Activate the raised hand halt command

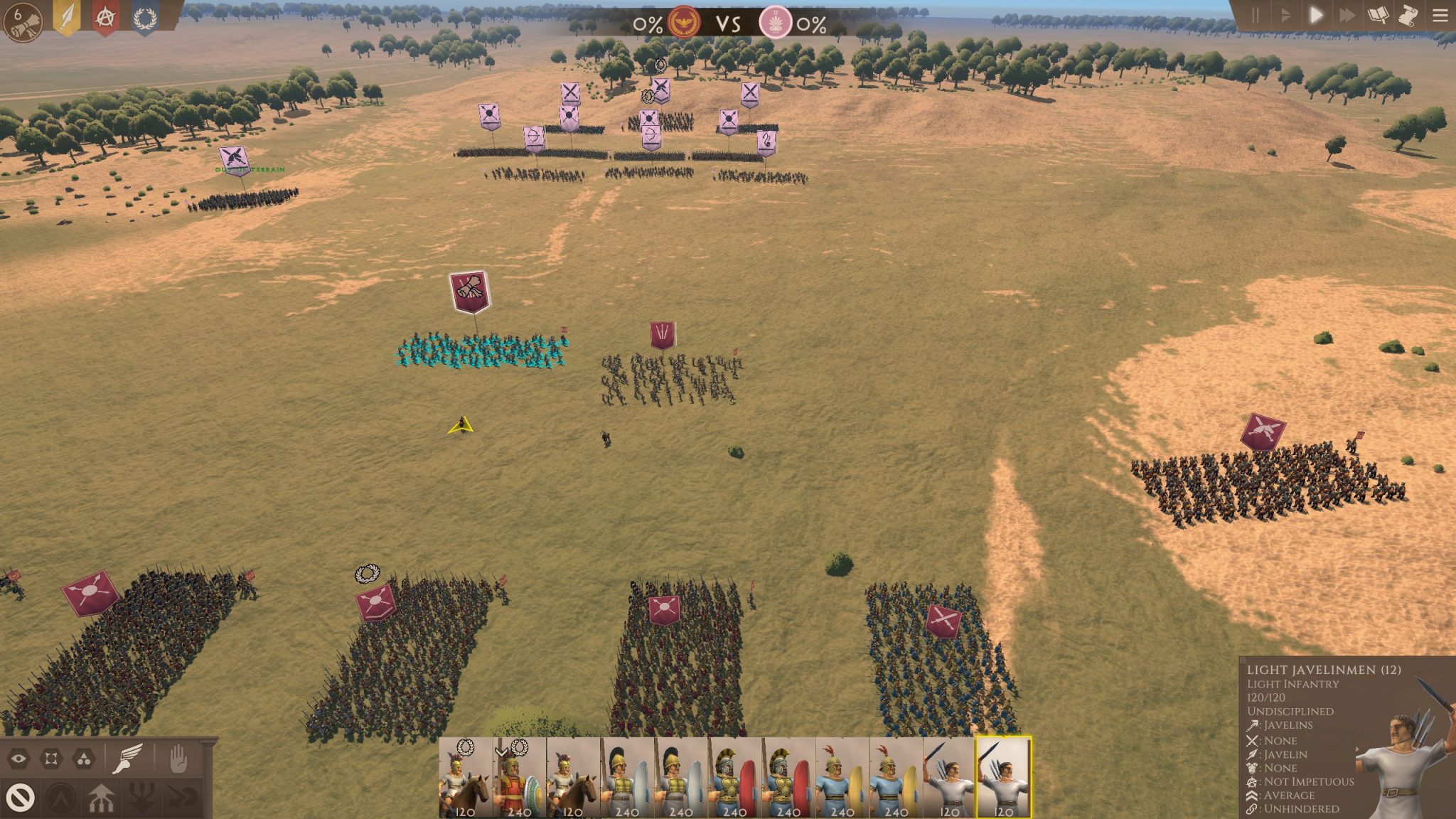176,759
